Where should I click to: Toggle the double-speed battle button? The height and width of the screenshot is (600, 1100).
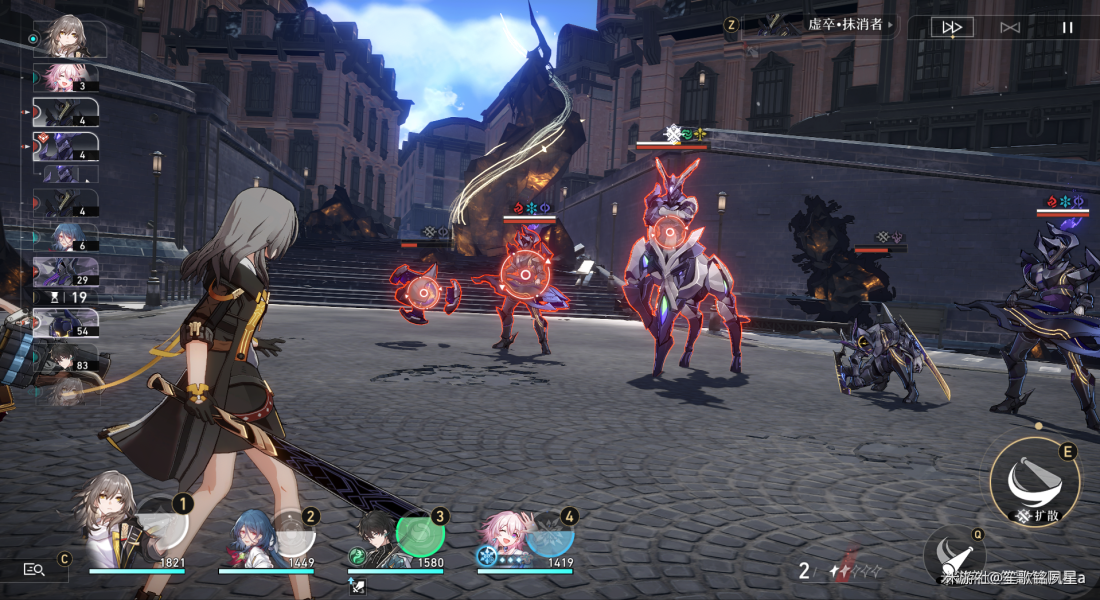[x=952, y=27]
